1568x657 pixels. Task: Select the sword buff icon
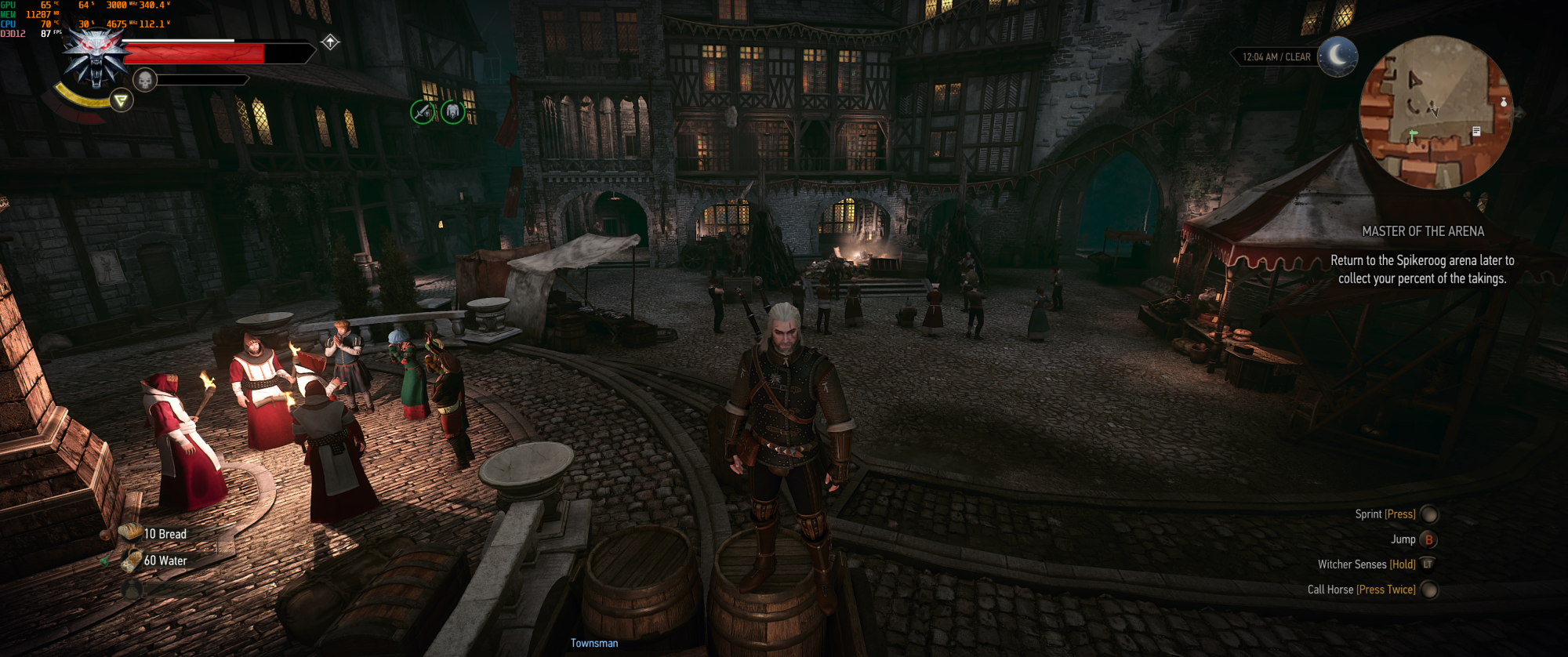(423, 112)
